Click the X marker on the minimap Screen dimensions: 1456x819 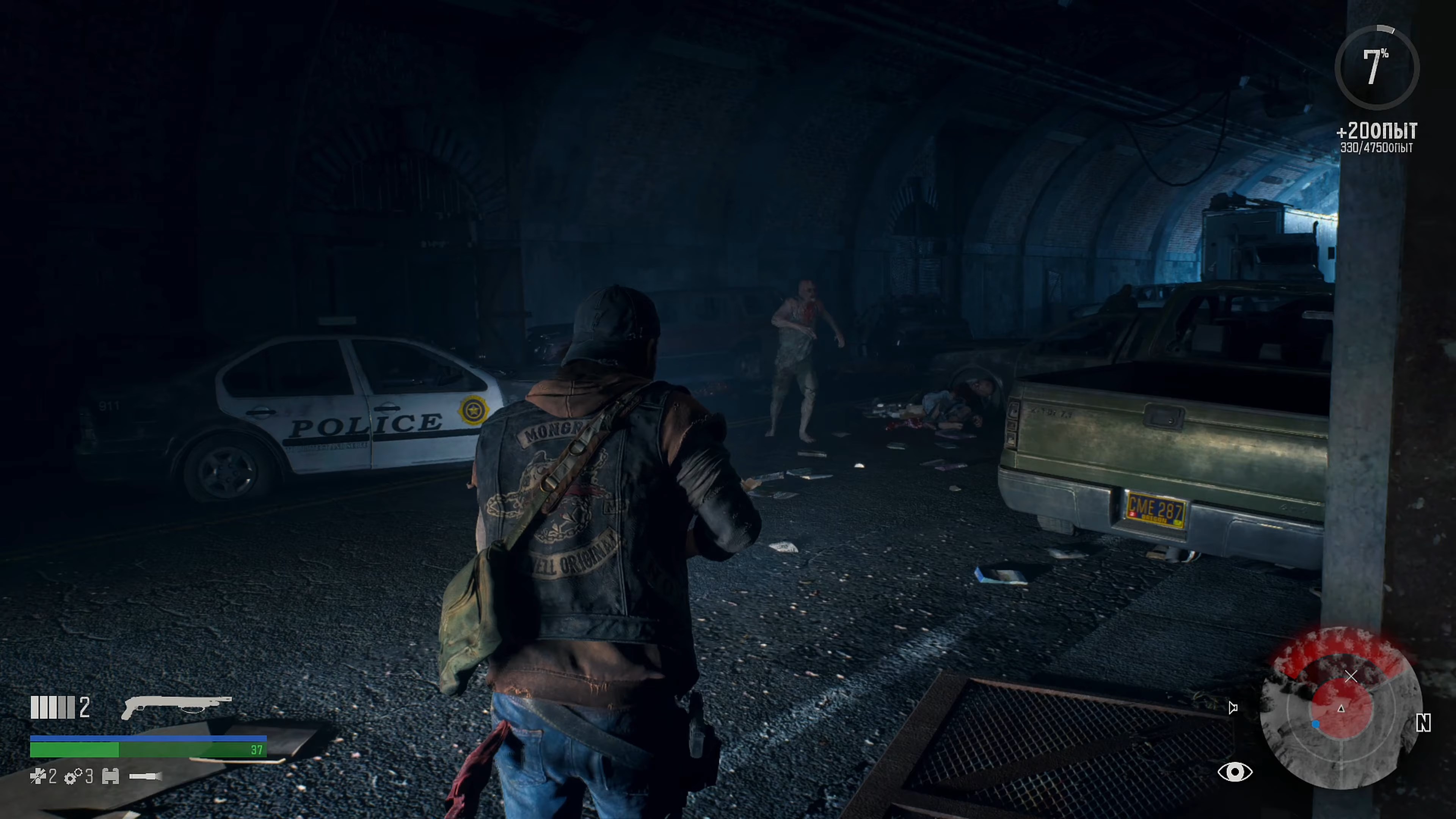pos(1351,676)
